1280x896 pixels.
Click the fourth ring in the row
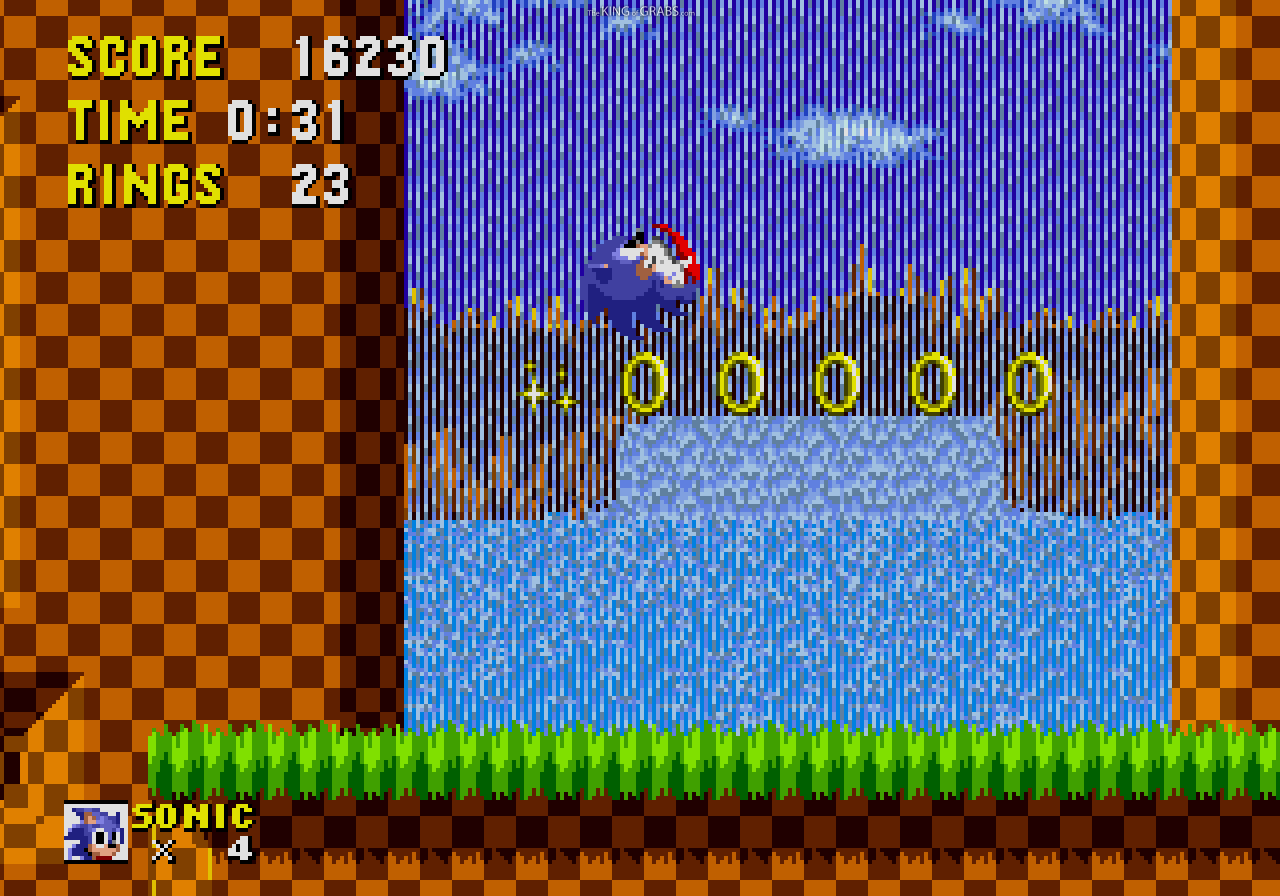pyautogui.click(x=932, y=382)
